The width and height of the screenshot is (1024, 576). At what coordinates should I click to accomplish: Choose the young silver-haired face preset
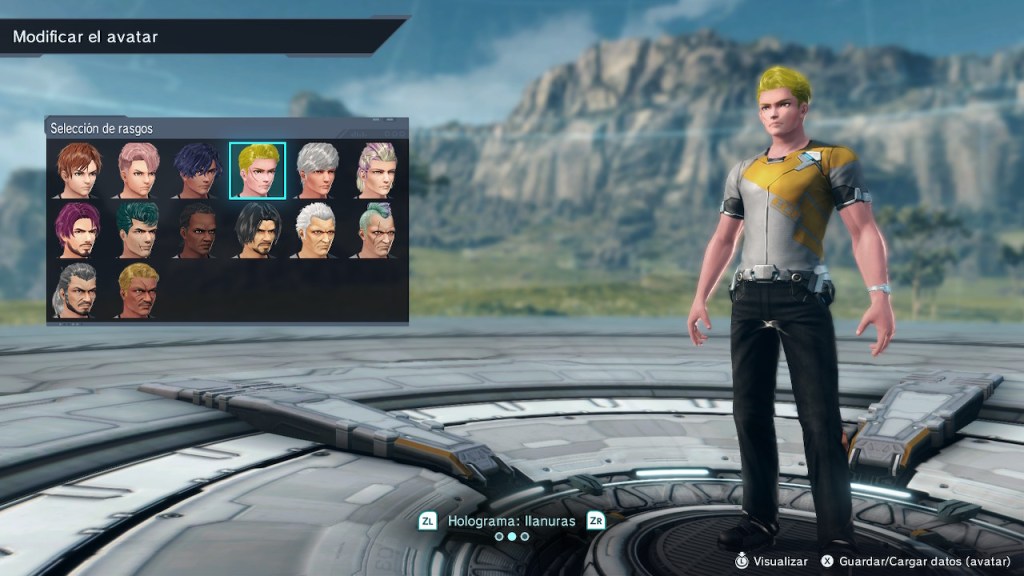317,170
